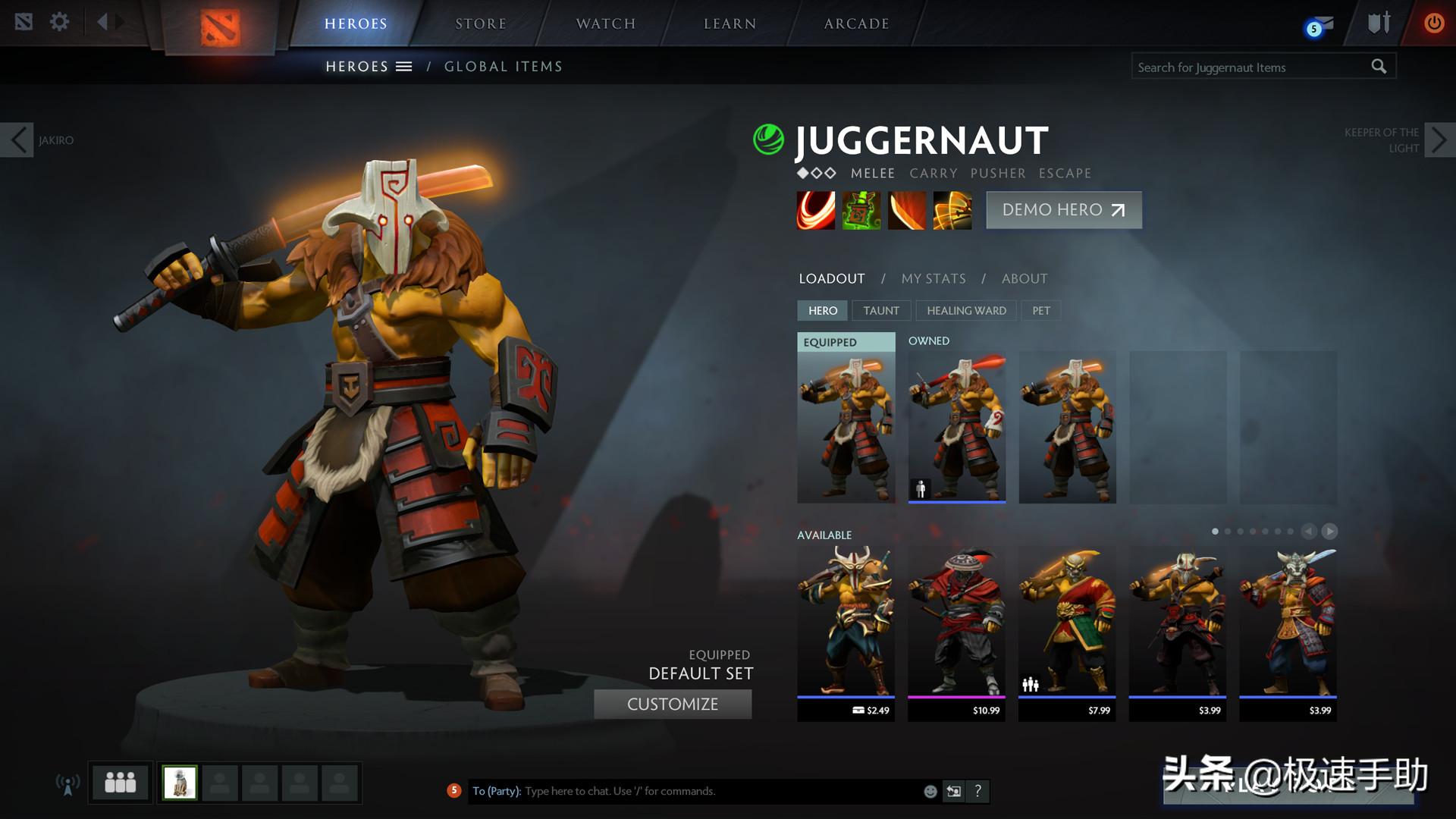Screen dimensions: 1456x819
Task: Click the Demo Hero button
Action: point(1062,210)
